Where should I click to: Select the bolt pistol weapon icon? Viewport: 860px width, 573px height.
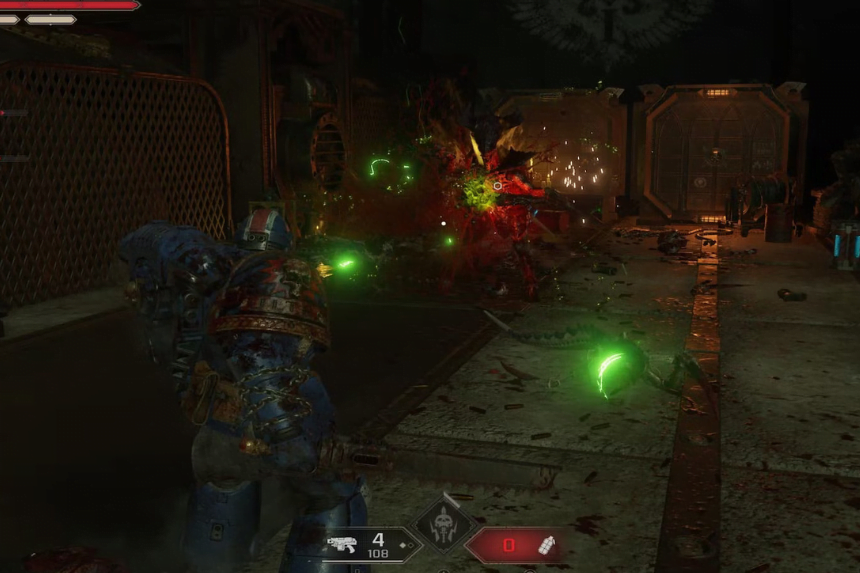(342, 545)
